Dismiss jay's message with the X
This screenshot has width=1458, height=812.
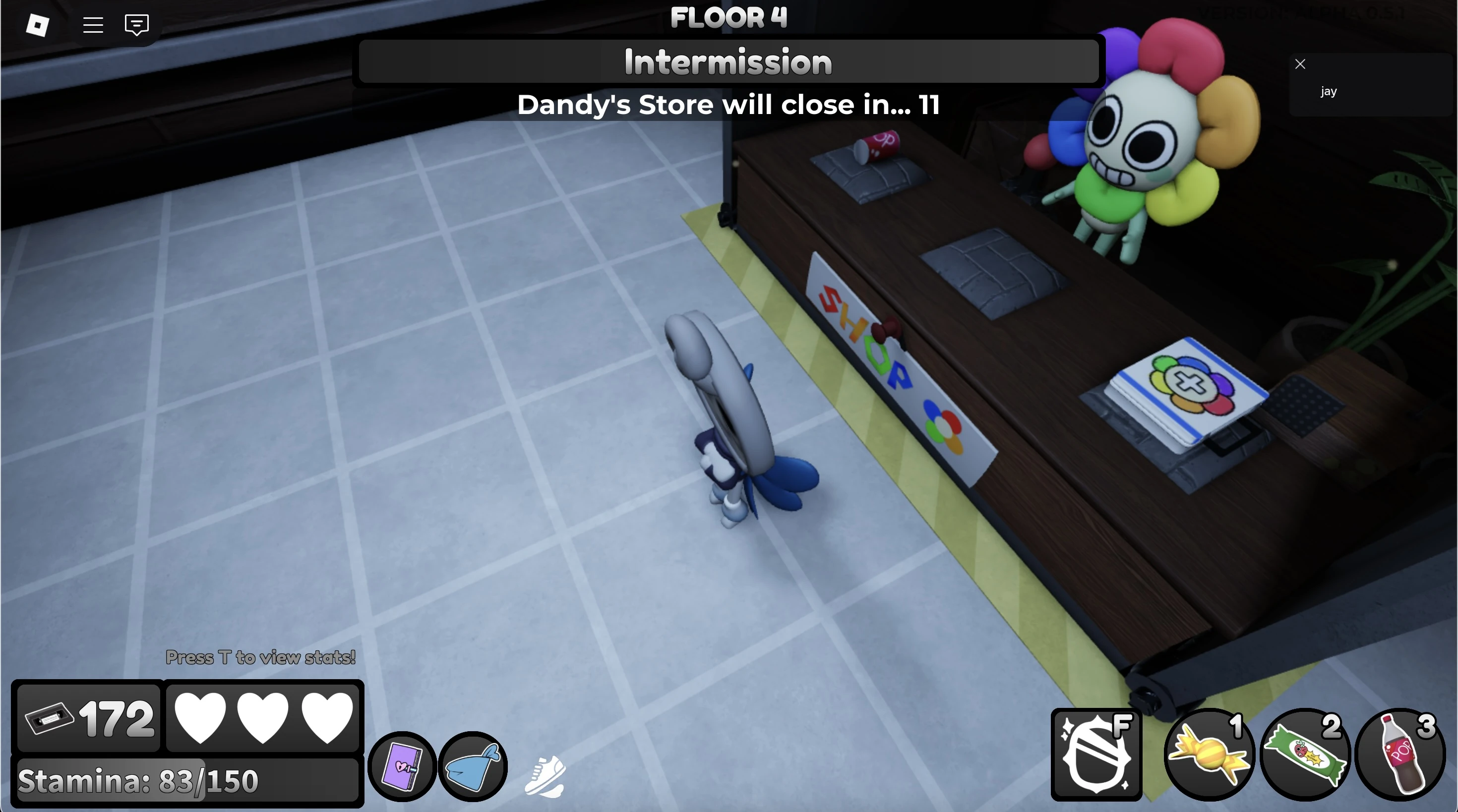pos(1300,63)
